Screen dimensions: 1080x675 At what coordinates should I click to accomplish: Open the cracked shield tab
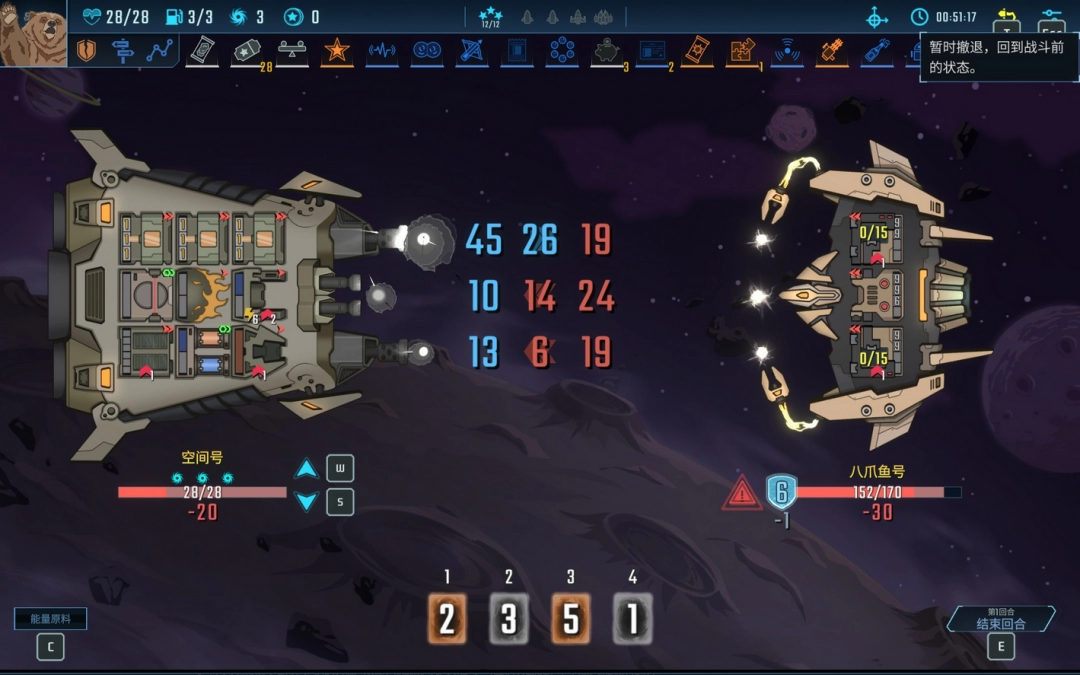tap(87, 51)
